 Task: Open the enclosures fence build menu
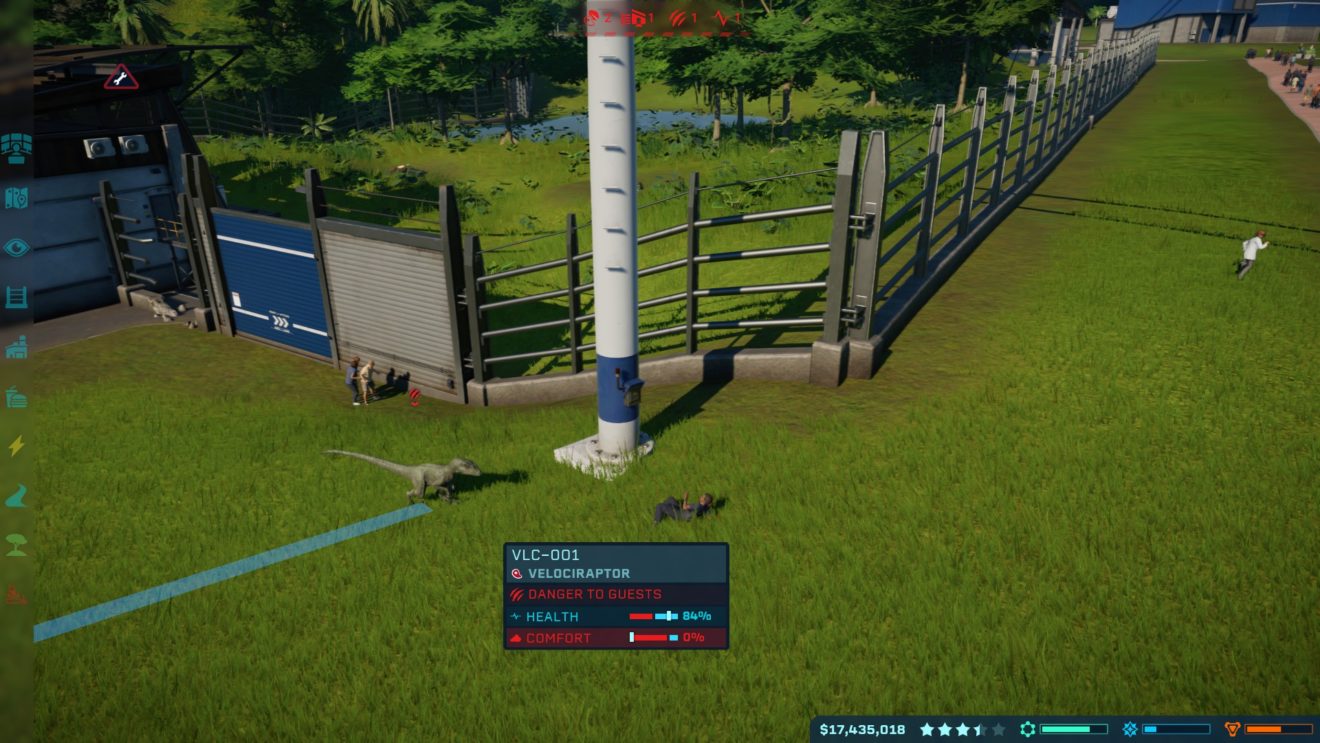16,297
